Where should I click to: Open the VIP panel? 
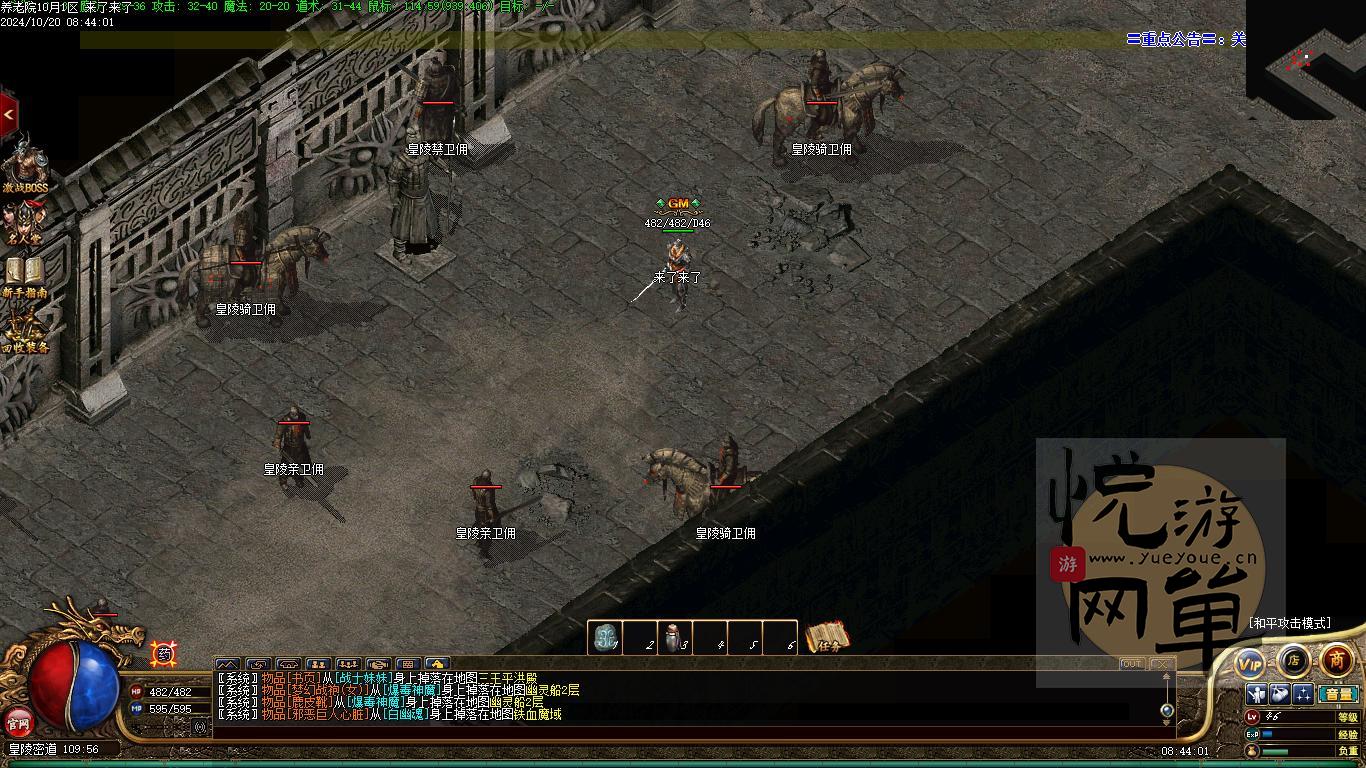tap(1250, 662)
